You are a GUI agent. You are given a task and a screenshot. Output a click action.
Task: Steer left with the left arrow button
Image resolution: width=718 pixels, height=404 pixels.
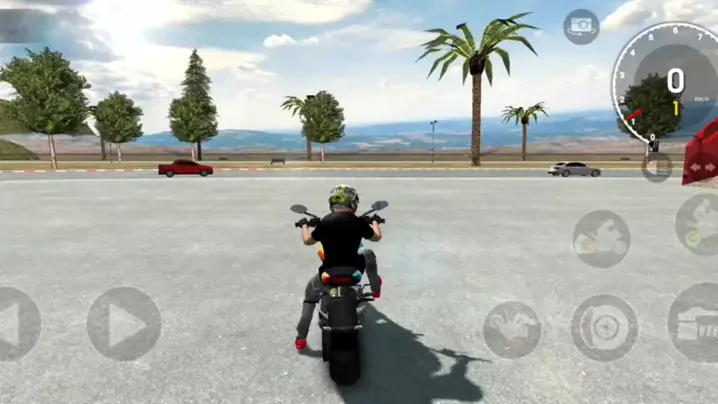pos(14,323)
